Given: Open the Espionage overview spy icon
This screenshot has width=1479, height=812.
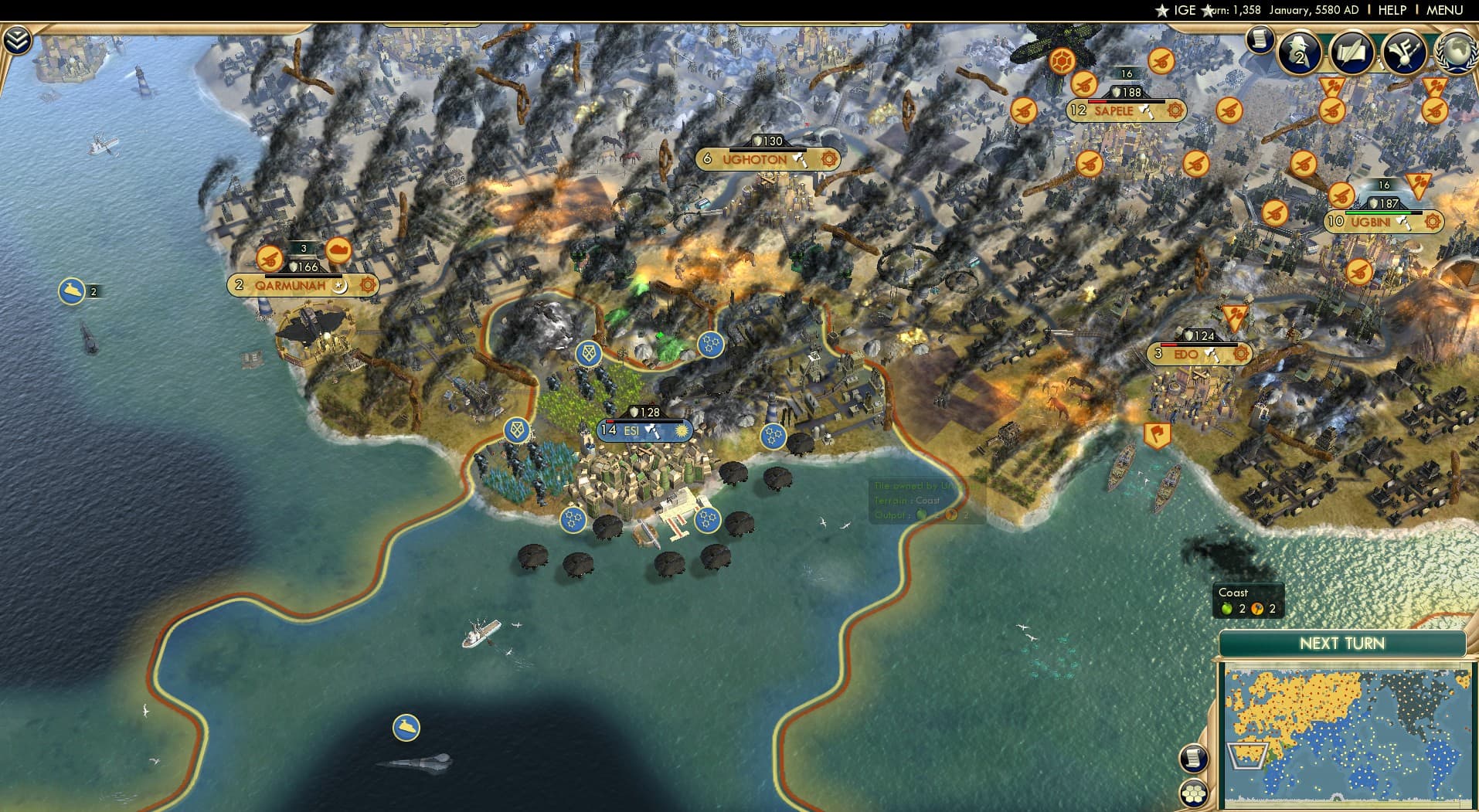Looking at the screenshot, I should (x=1299, y=53).
